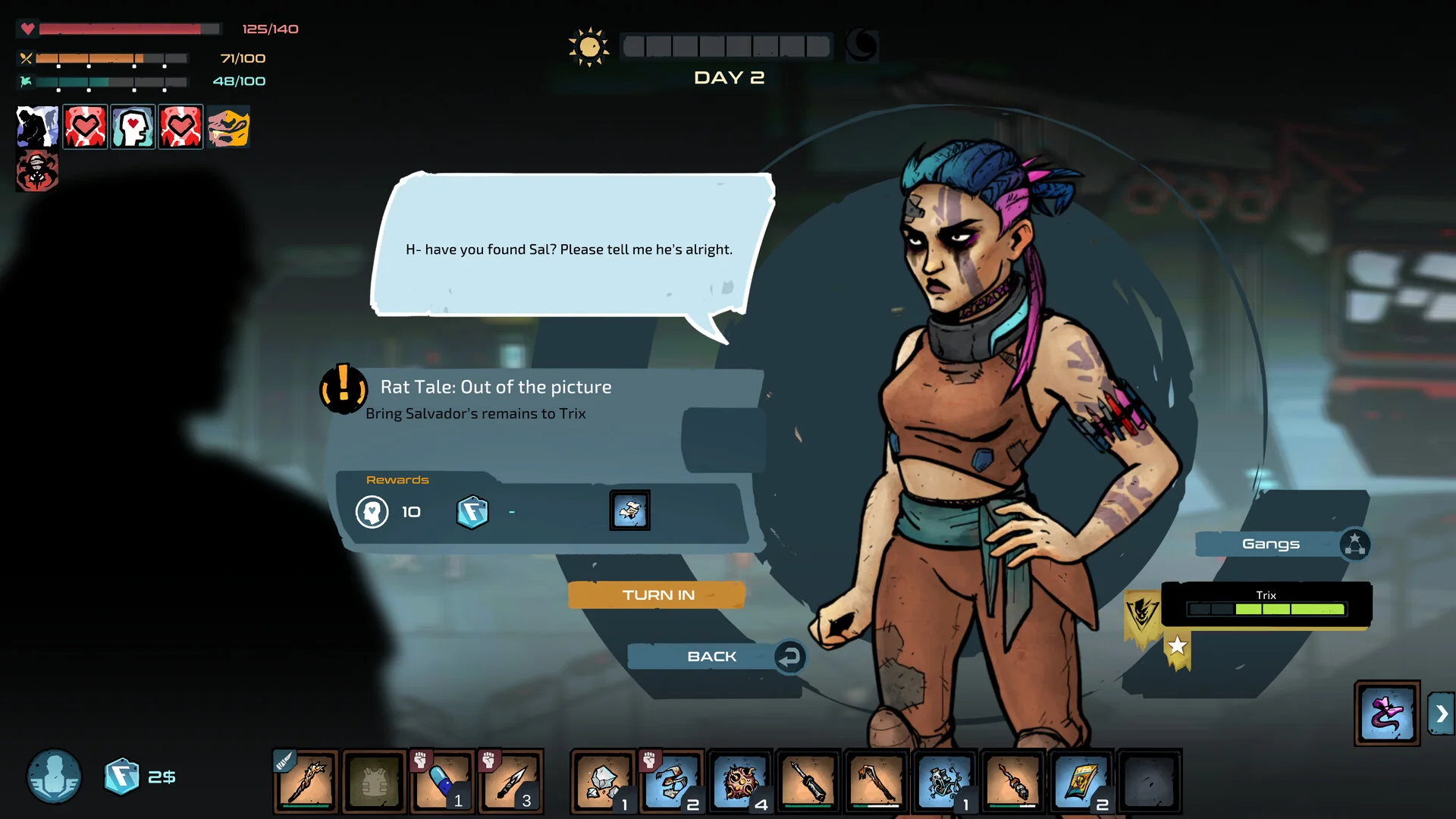
Task: Select the equipped spiked club weapon slot
Action: 306,781
